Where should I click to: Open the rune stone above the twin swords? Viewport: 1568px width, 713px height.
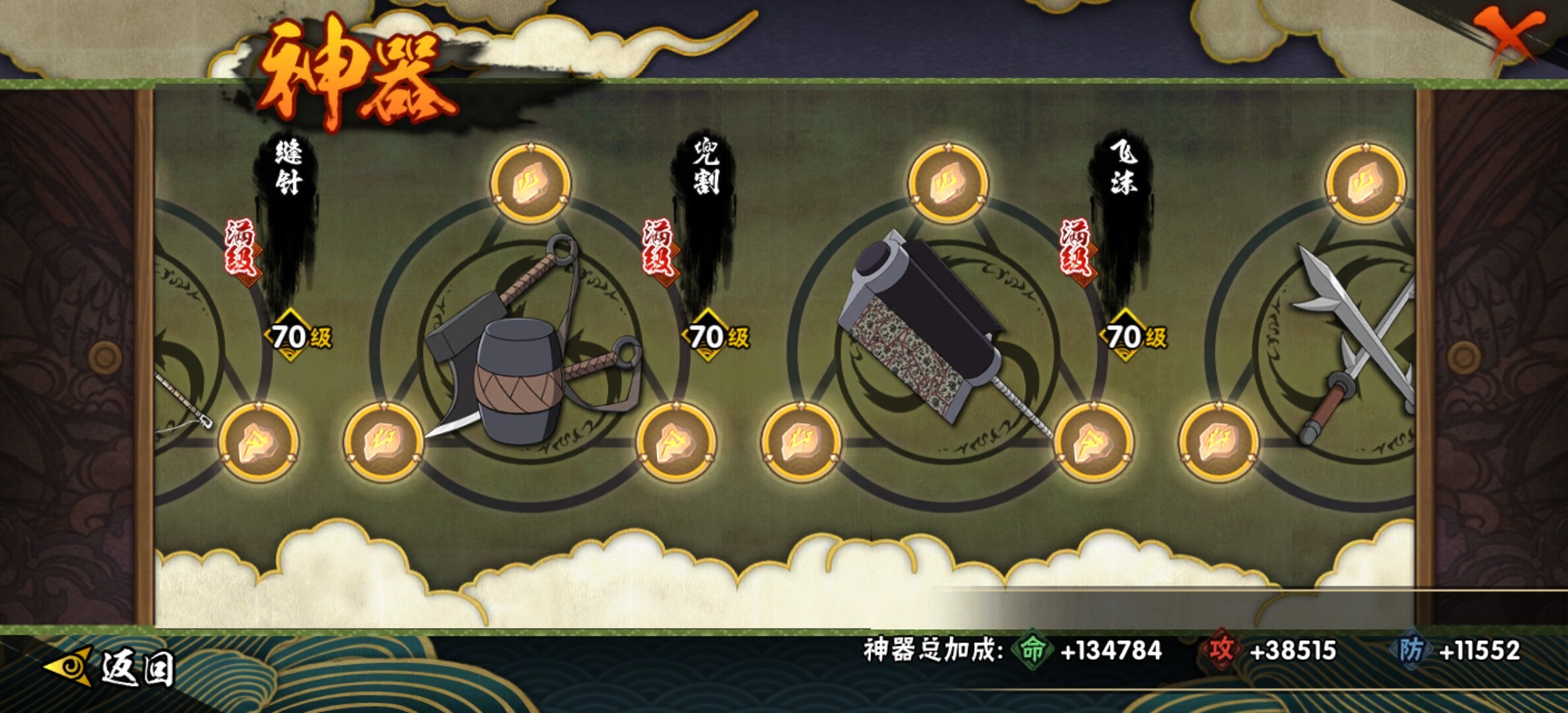tap(1365, 183)
